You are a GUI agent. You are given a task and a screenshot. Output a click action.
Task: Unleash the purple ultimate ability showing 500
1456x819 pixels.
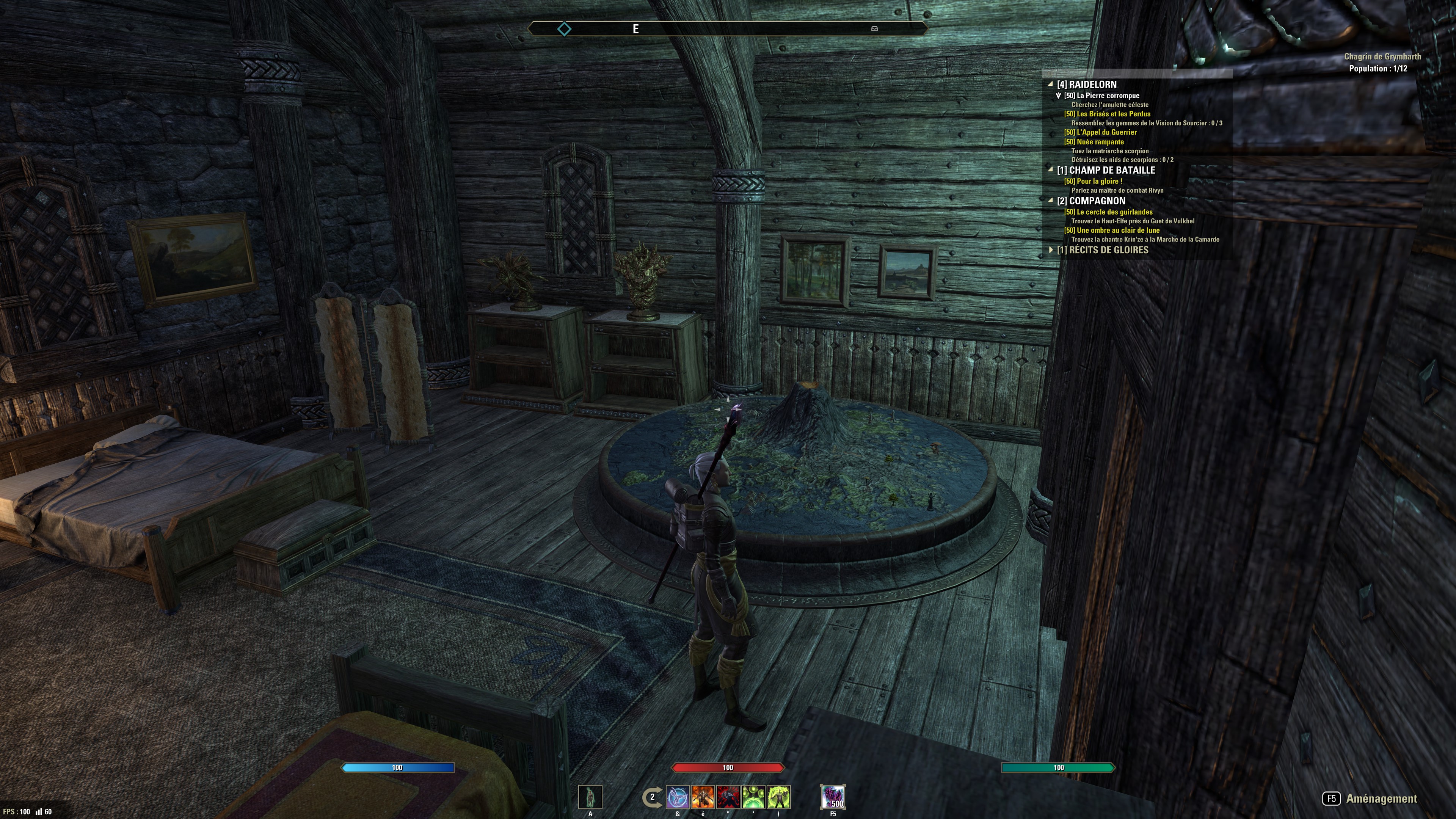[833, 797]
